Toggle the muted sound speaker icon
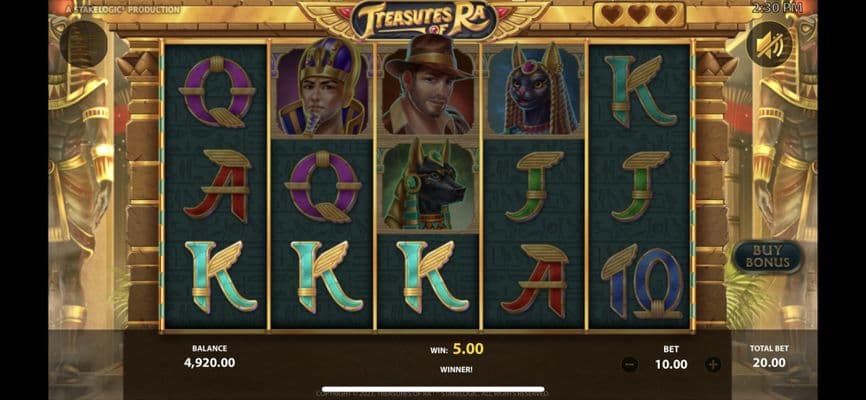The image size is (866, 400). click(769, 44)
